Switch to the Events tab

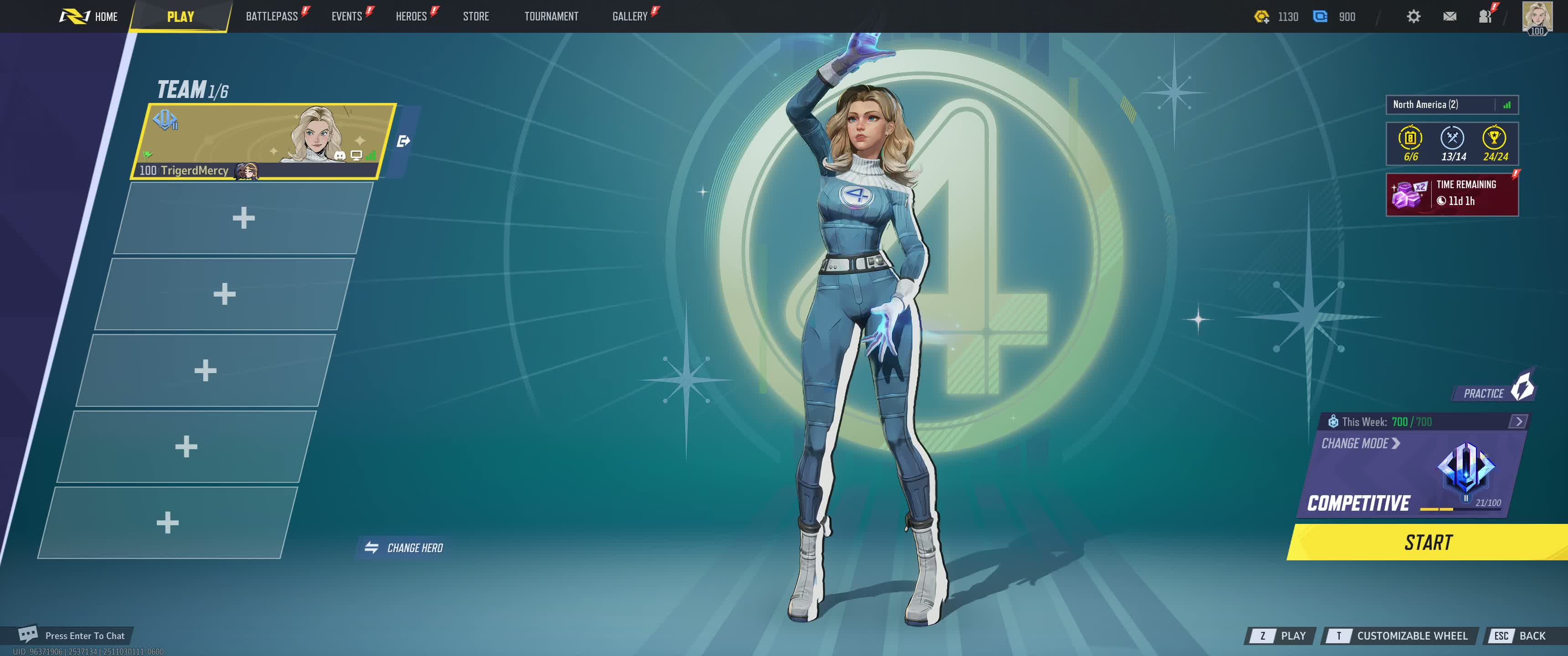click(346, 16)
